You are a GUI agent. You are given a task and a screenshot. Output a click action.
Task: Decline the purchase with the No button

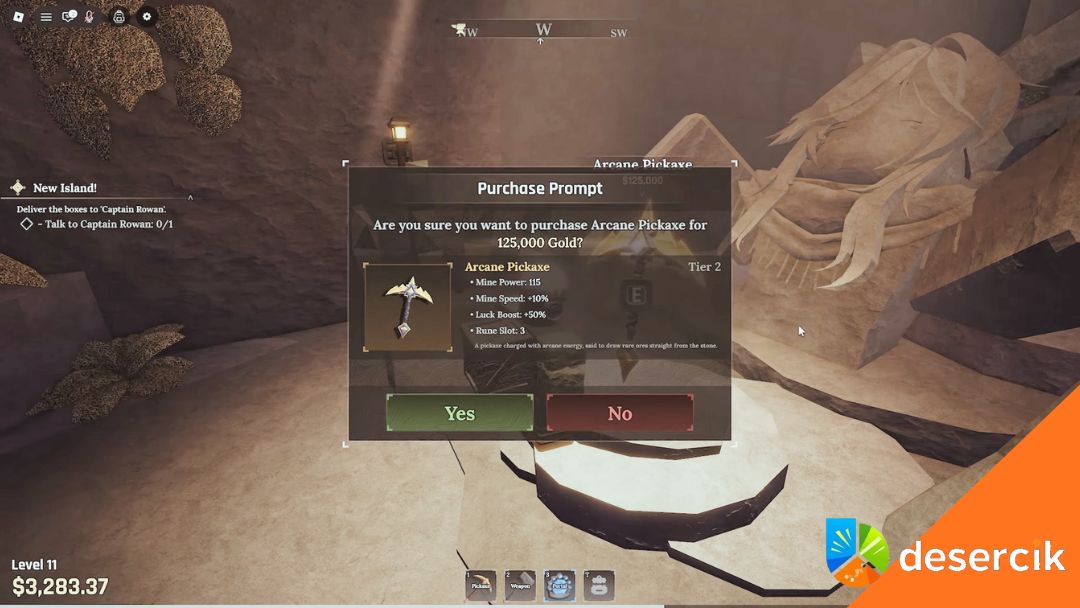coord(619,413)
